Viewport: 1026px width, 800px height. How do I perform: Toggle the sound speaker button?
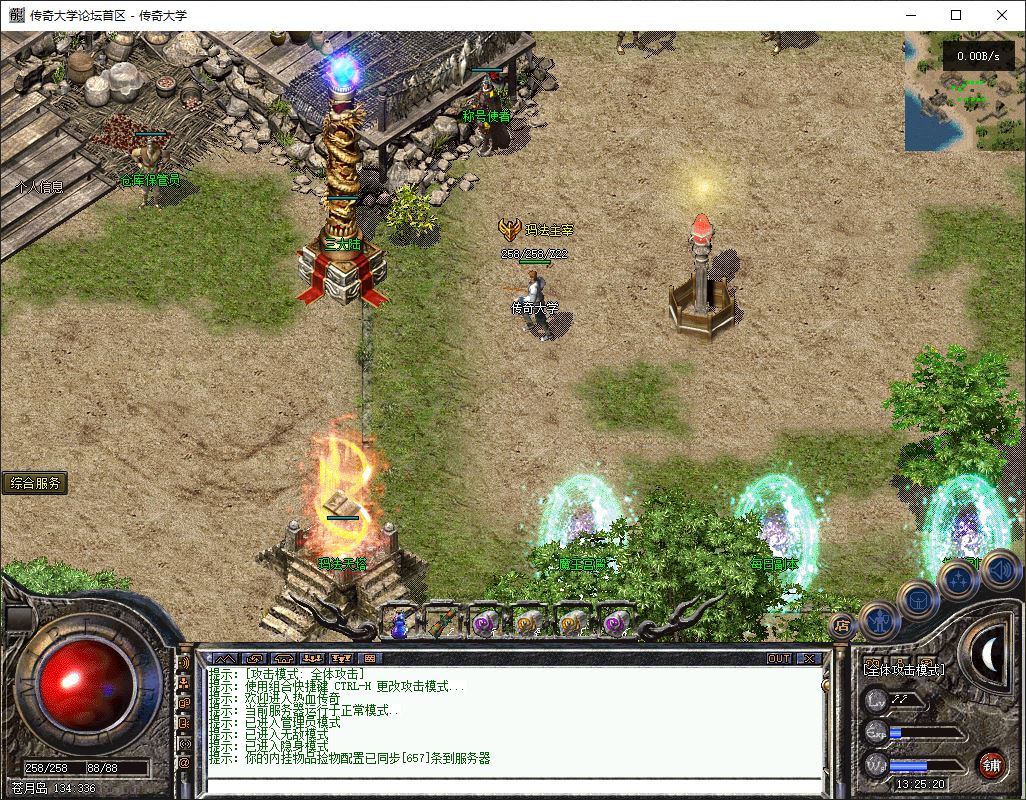pos(1001,570)
